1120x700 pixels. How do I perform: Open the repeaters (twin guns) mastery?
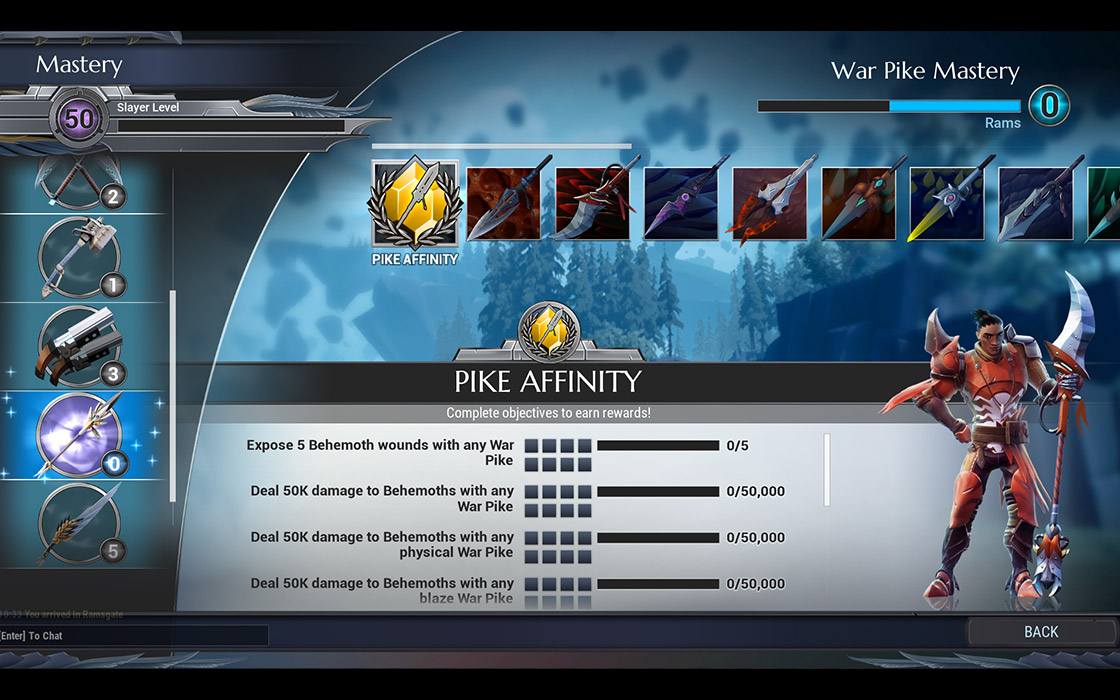pos(80,347)
